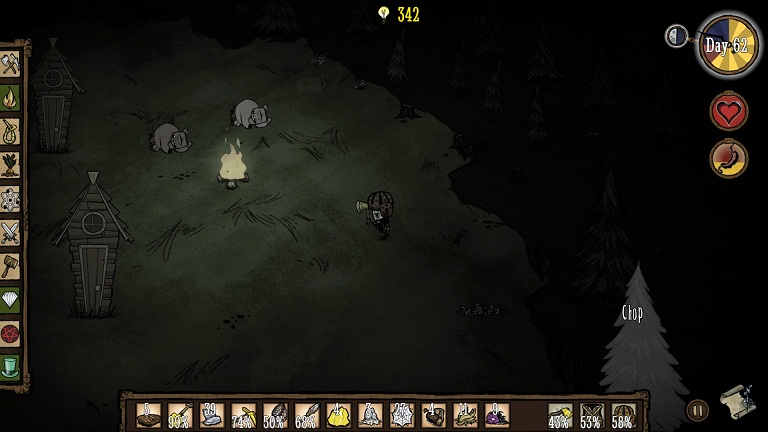Select the equipped football helmet at 58%

point(623,415)
